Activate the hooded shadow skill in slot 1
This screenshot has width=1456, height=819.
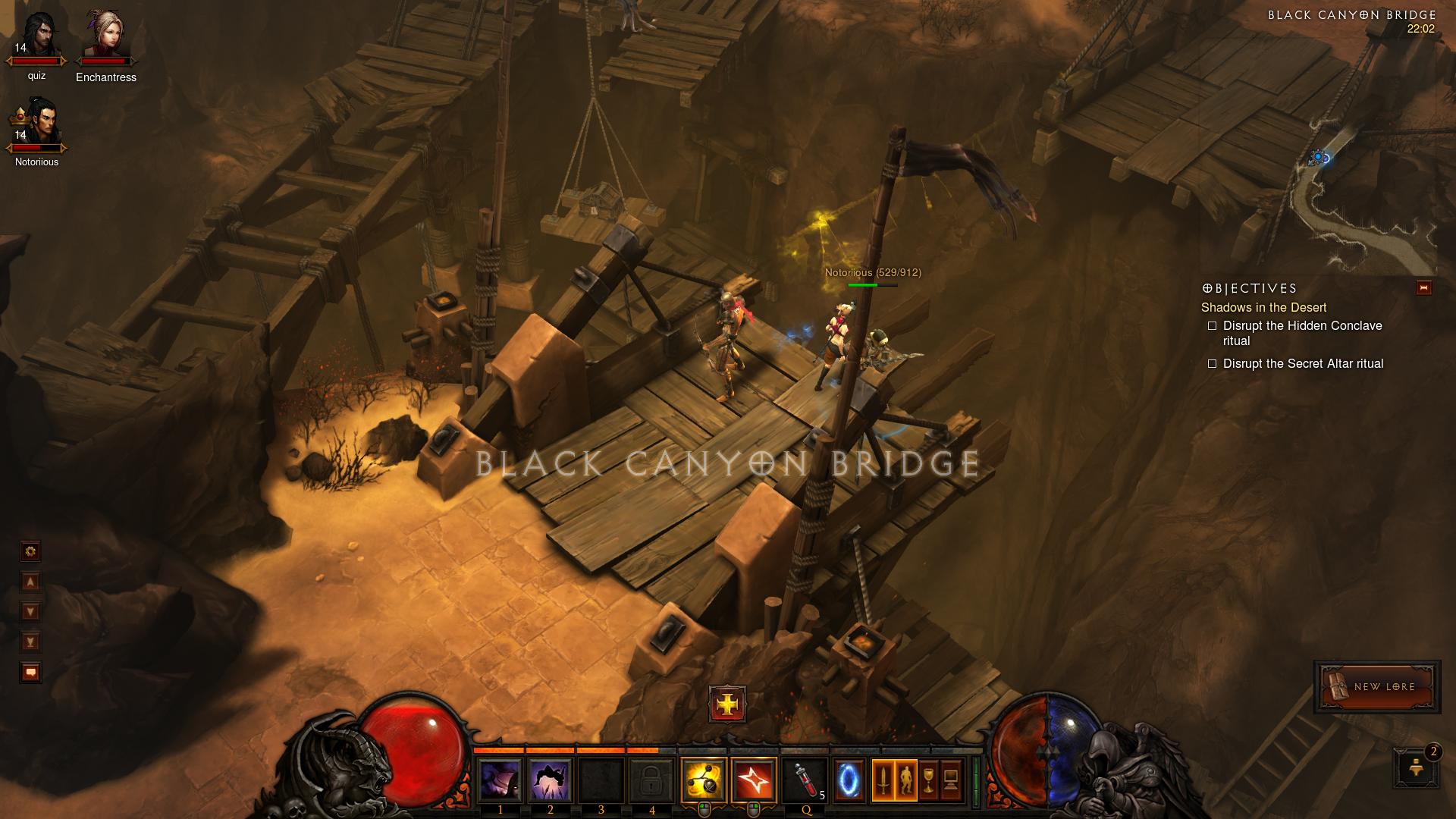coord(500,780)
